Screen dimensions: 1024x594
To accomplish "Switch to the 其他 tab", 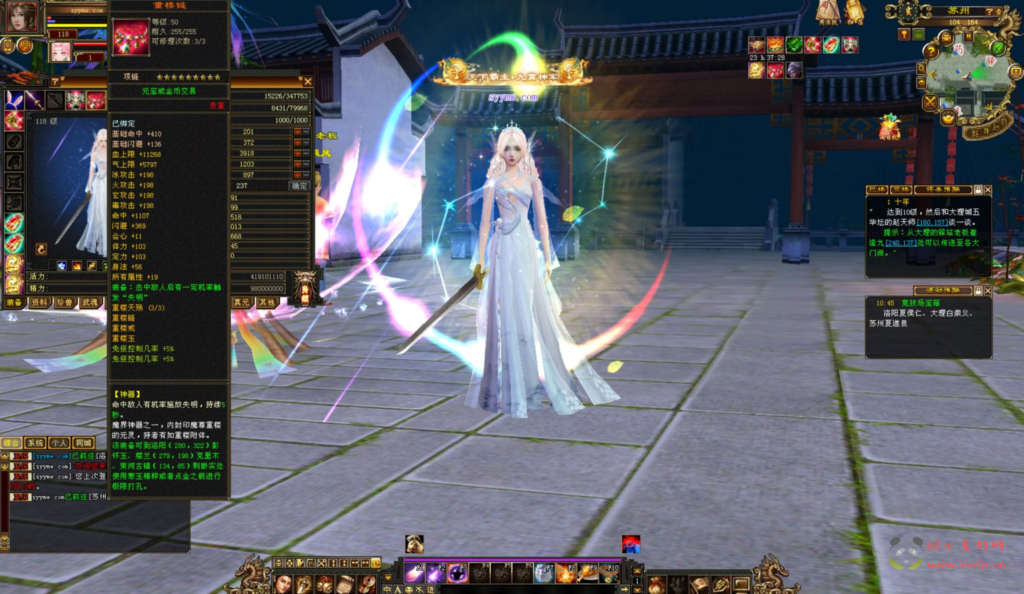I will coord(267,301).
